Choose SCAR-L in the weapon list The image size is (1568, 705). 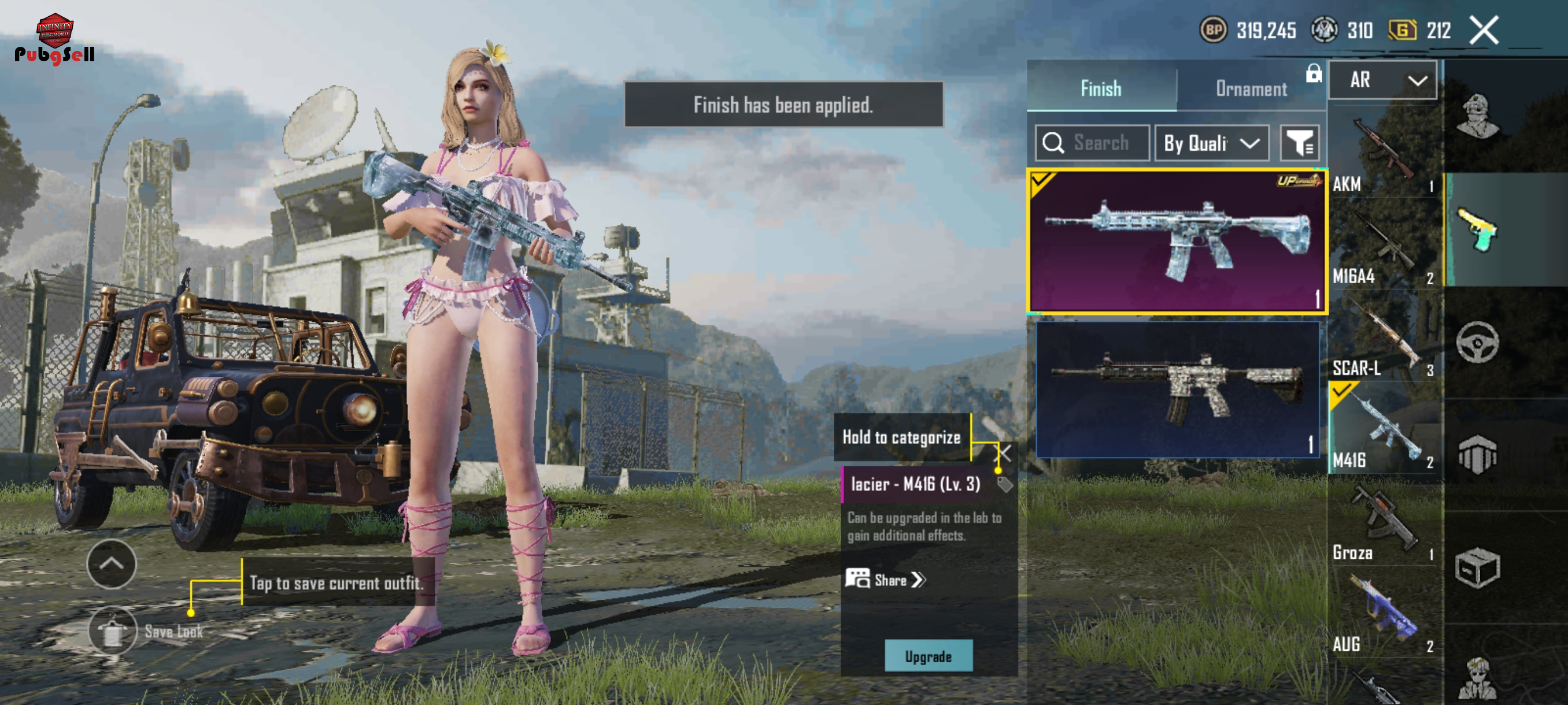pyautogui.click(x=1383, y=338)
